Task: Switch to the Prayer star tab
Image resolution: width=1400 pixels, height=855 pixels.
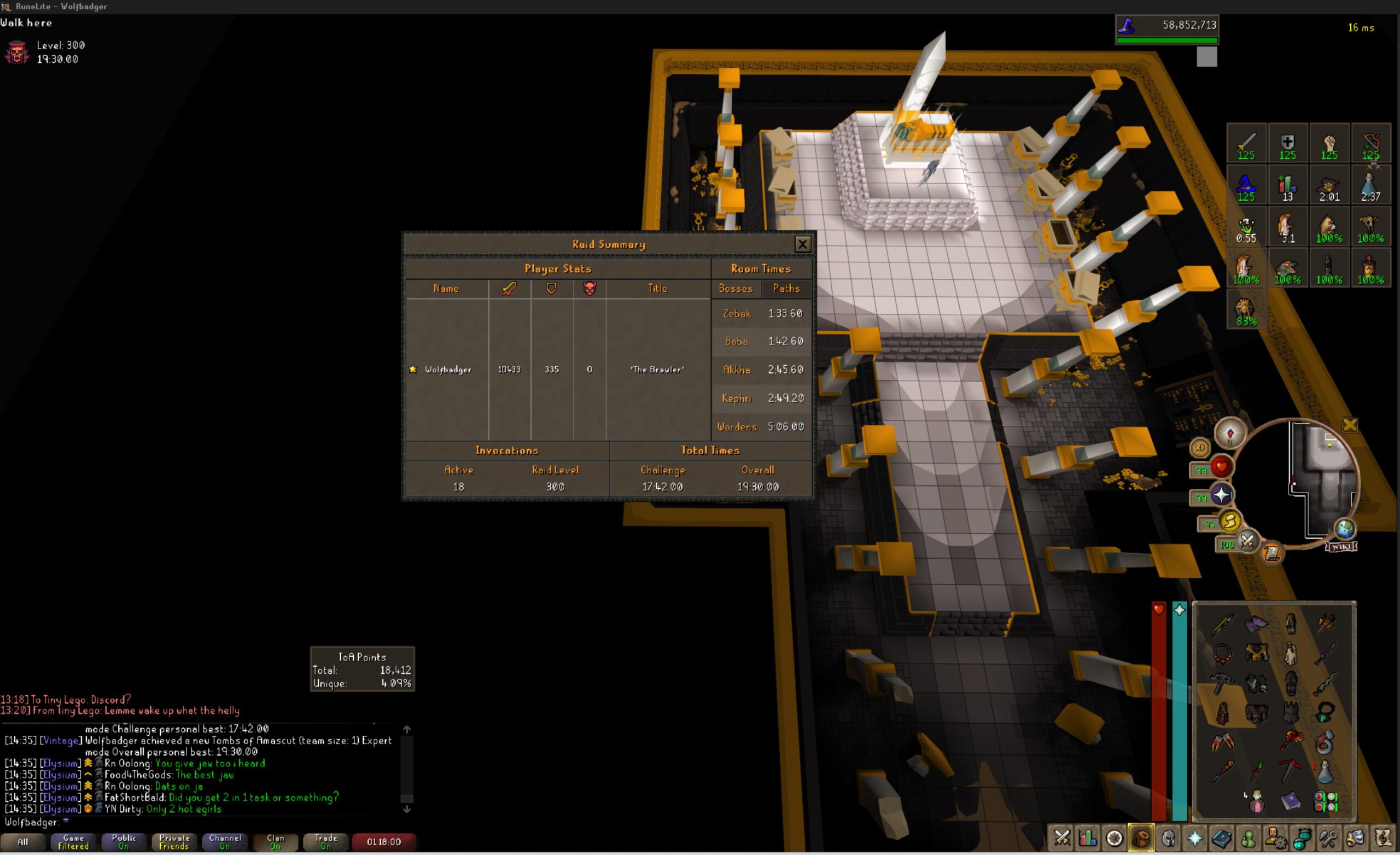Action: 1194,838
